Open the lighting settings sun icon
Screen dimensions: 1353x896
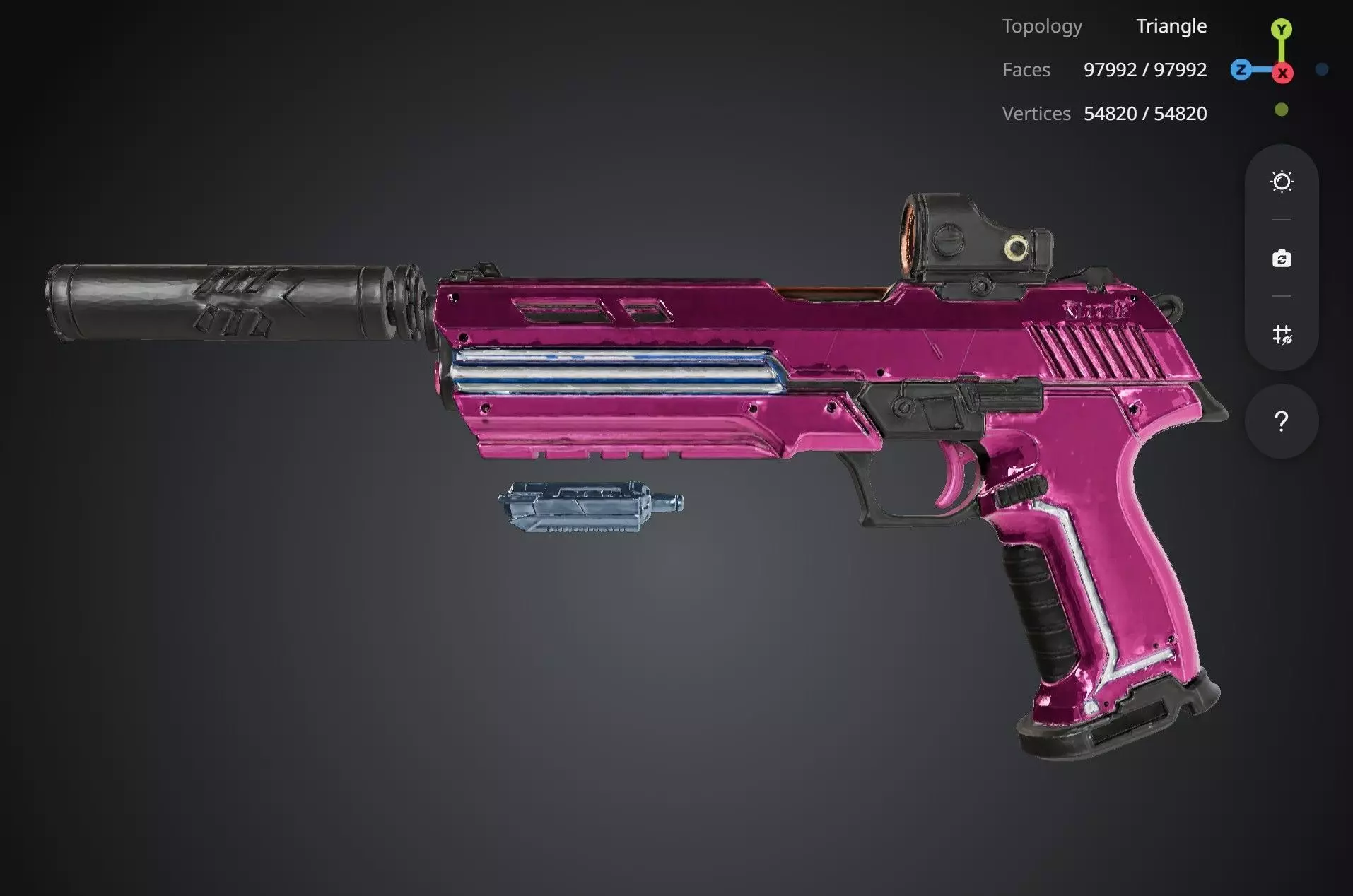(x=1282, y=182)
